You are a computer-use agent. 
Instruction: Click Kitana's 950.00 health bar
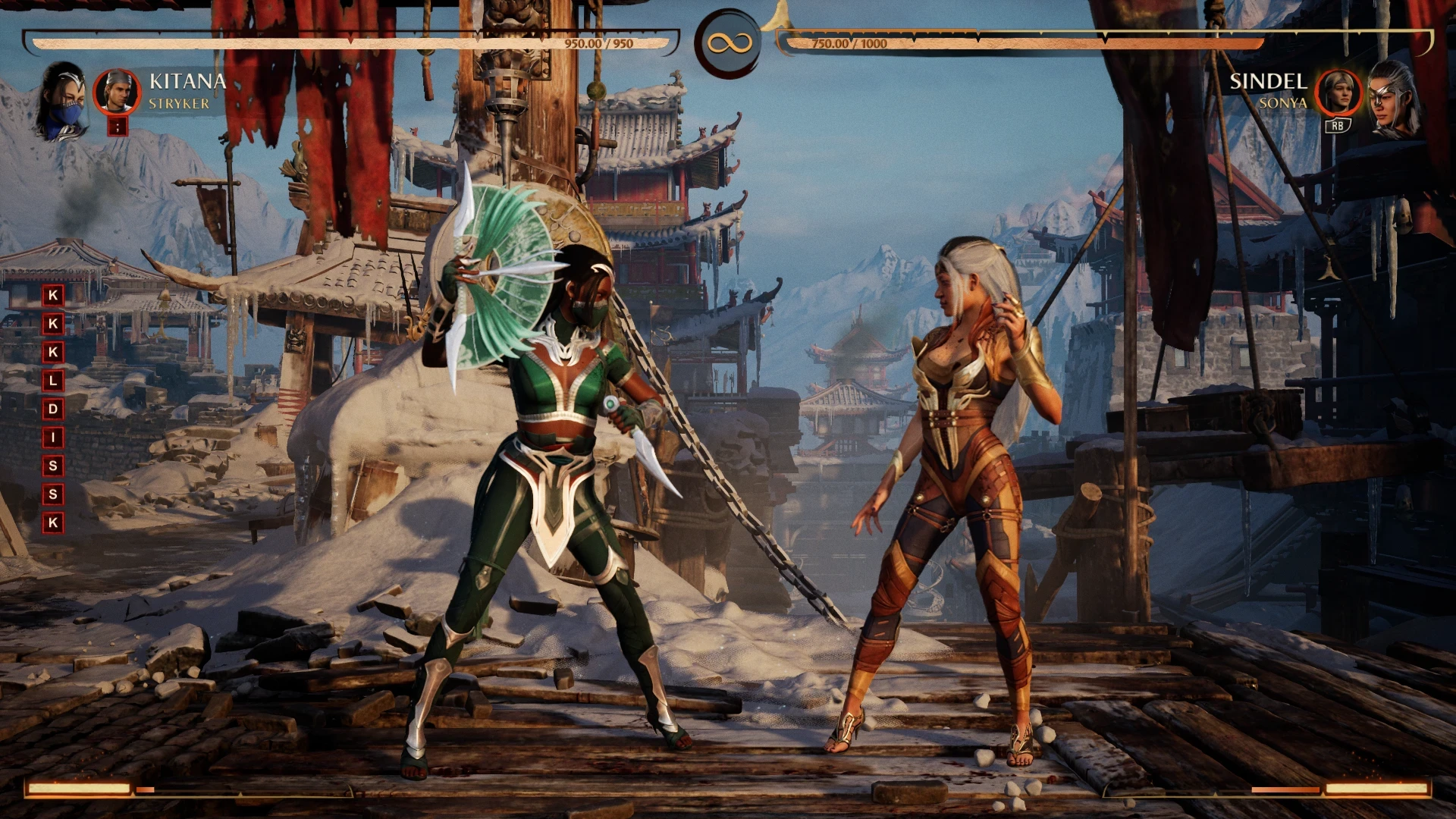(349, 42)
